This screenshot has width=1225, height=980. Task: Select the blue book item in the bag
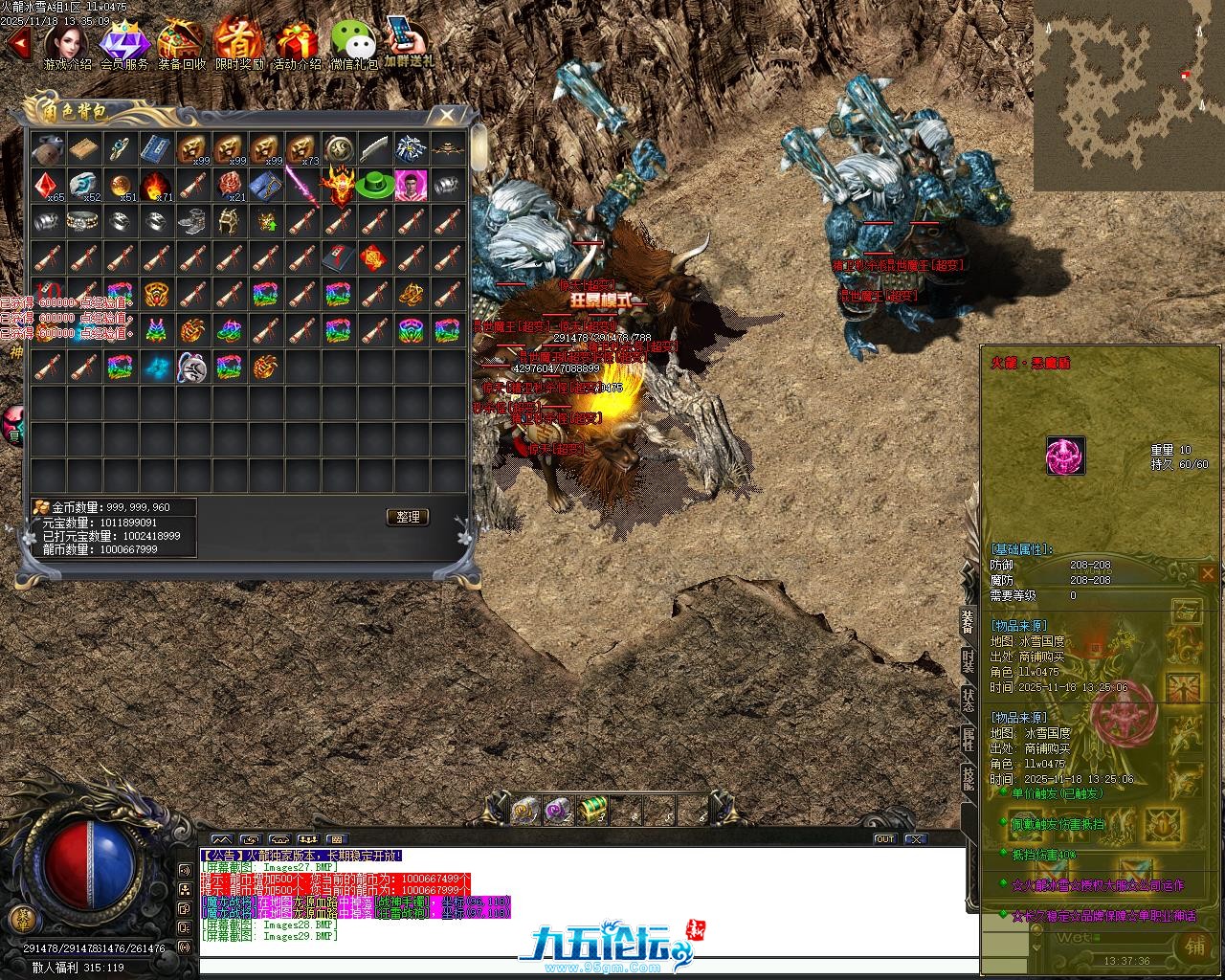pos(156,149)
